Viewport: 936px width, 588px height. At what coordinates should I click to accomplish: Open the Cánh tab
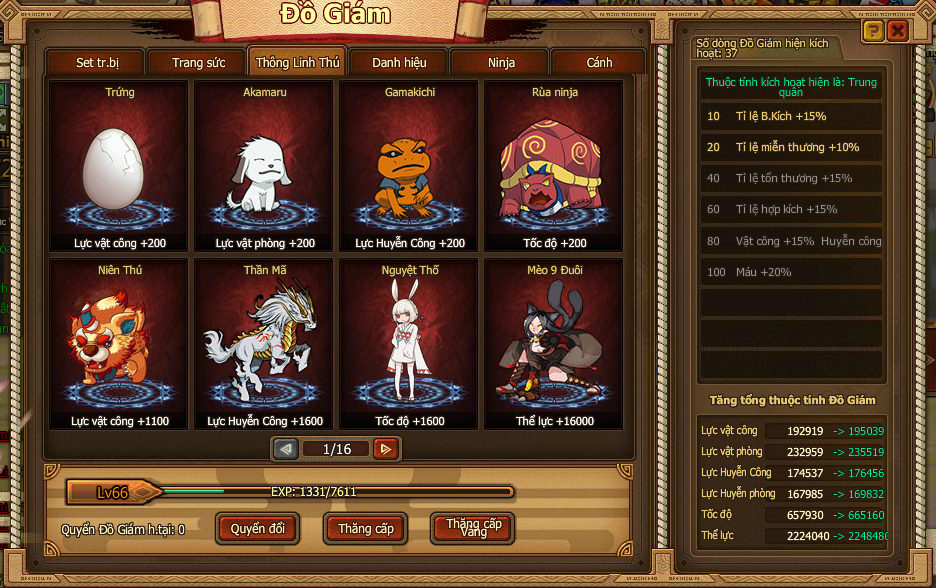pyautogui.click(x=599, y=62)
